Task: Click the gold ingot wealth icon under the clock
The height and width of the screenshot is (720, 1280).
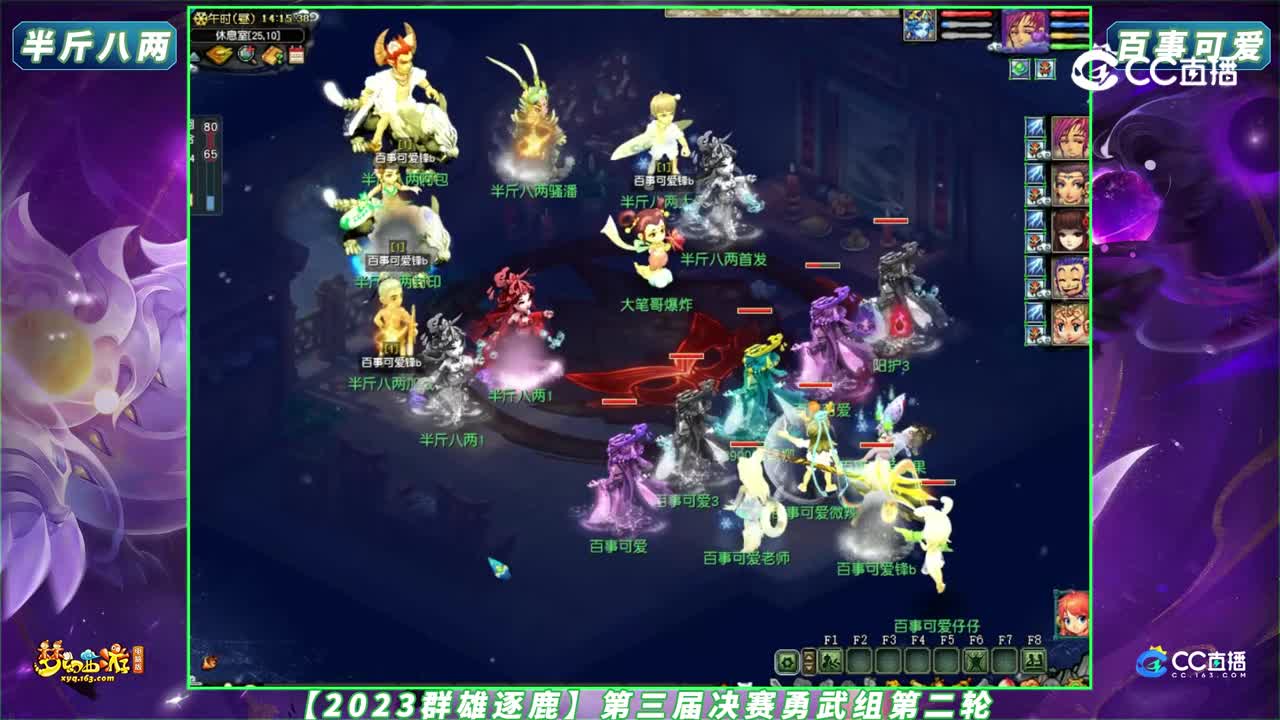Action: [218, 54]
